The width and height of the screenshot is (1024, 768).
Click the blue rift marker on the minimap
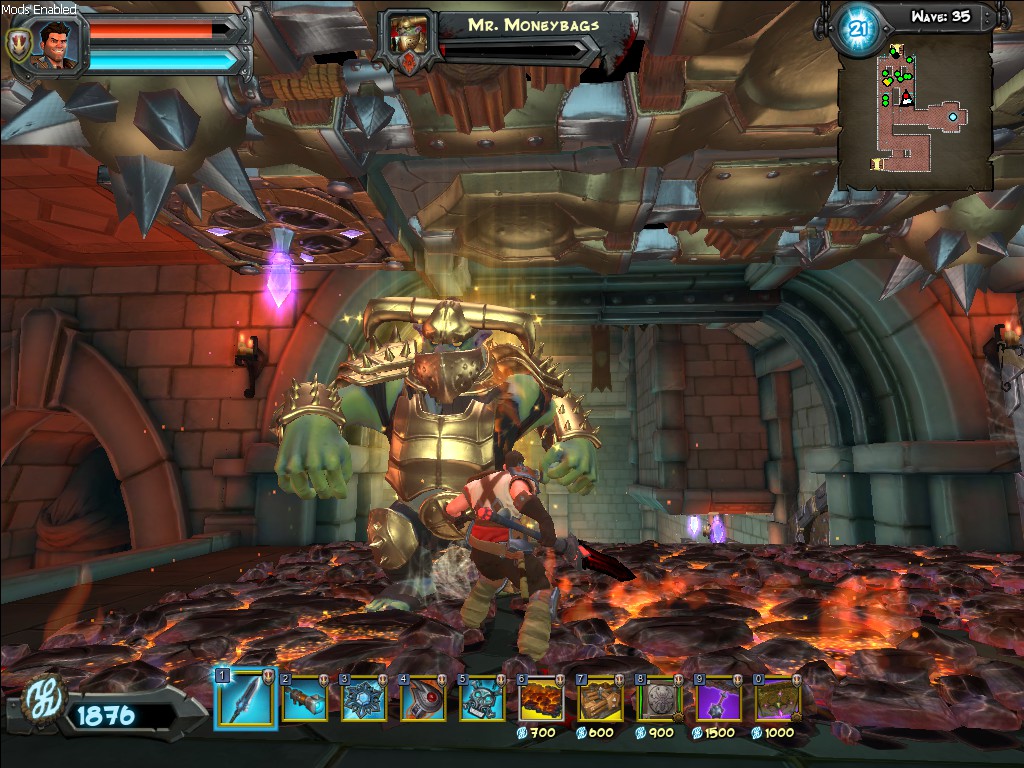(x=953, y=117)
